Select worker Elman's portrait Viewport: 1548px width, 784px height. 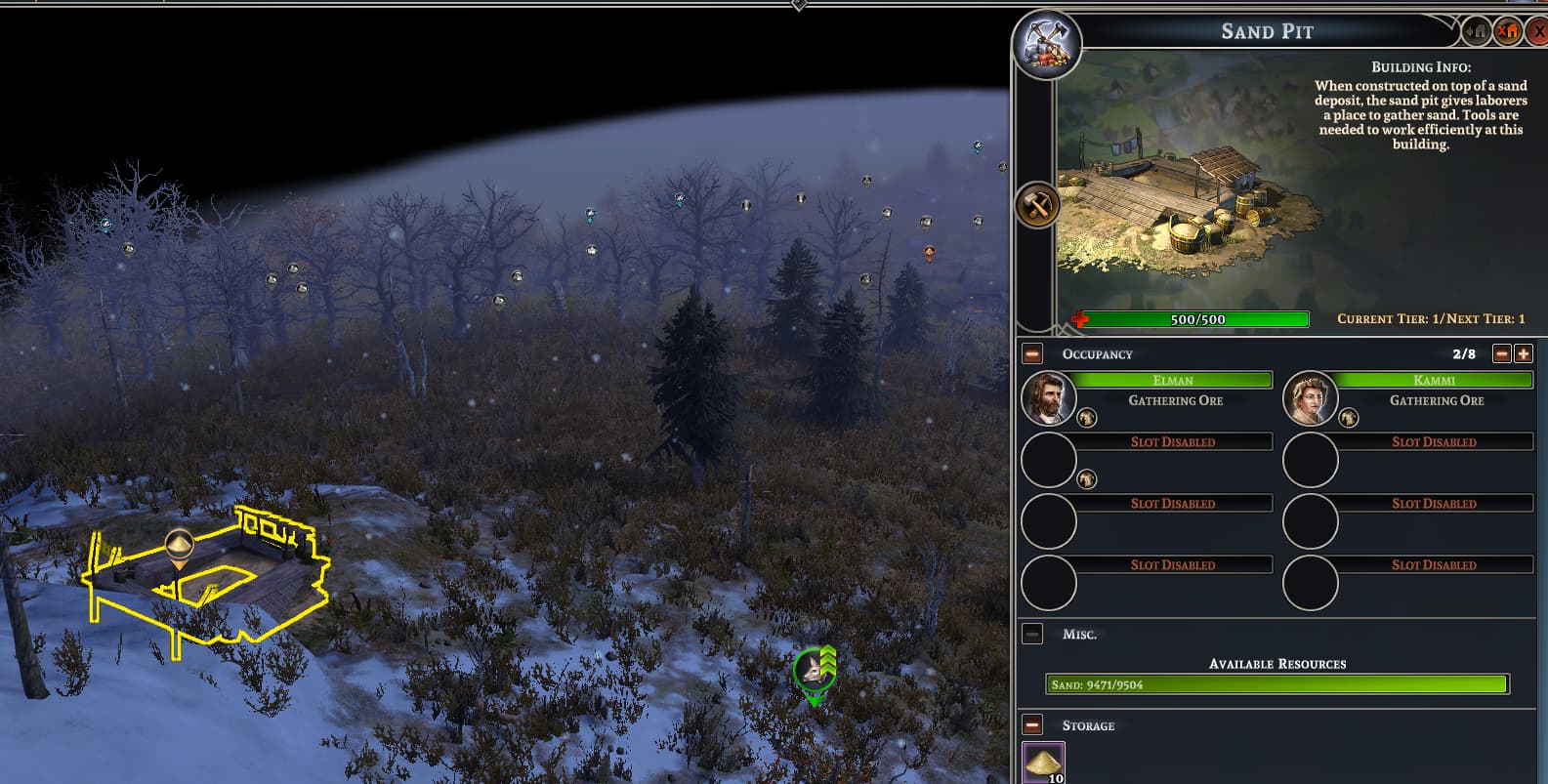pyautogui.click(x=1048, y=398)
